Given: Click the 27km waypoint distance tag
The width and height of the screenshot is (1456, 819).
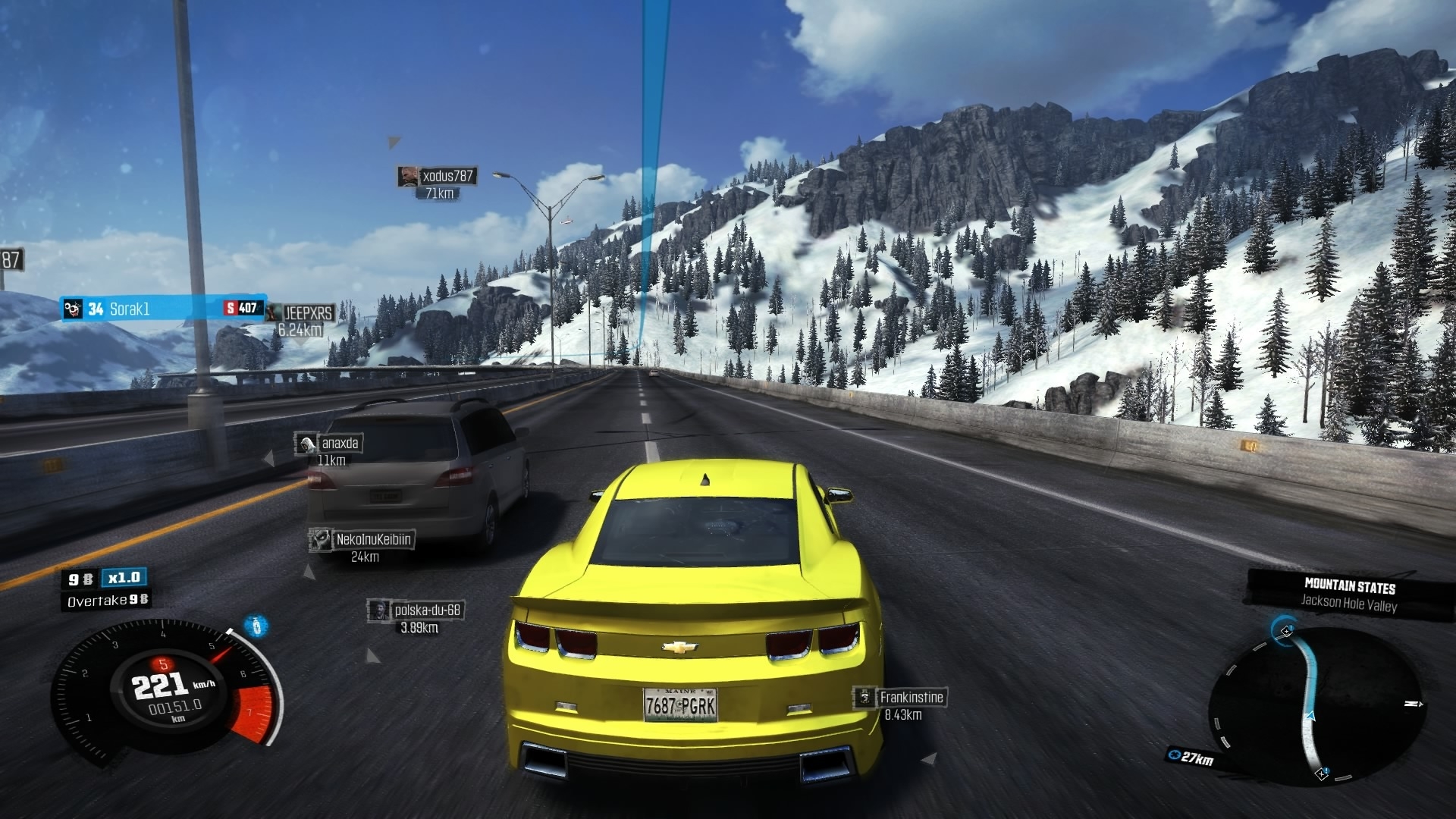Looking at the screenshot, I should [1191, 757].
